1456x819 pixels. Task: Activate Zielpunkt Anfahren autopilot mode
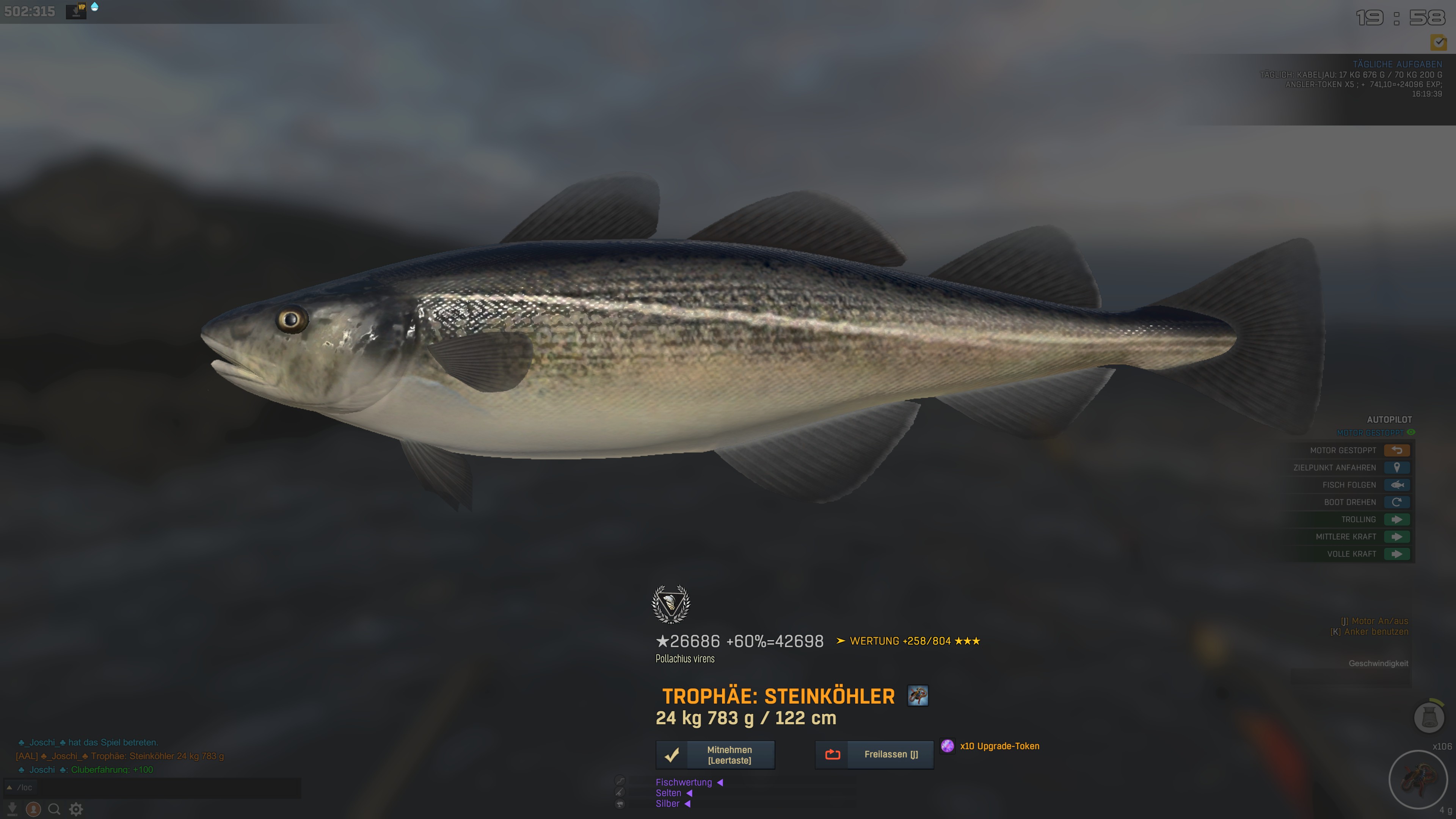click(x=1396, y=468)
